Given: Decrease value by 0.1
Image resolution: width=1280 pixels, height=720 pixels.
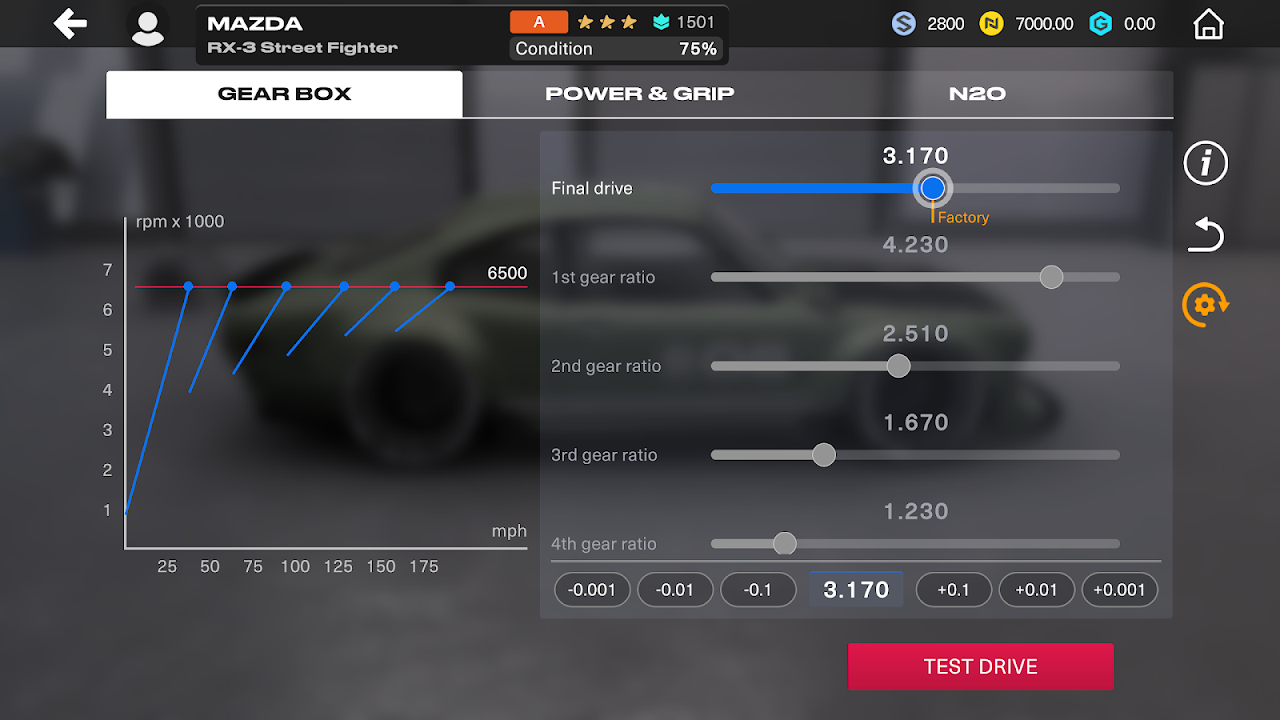Looking at the screenshot, I should pyautogui.click(x=758, y=590).
